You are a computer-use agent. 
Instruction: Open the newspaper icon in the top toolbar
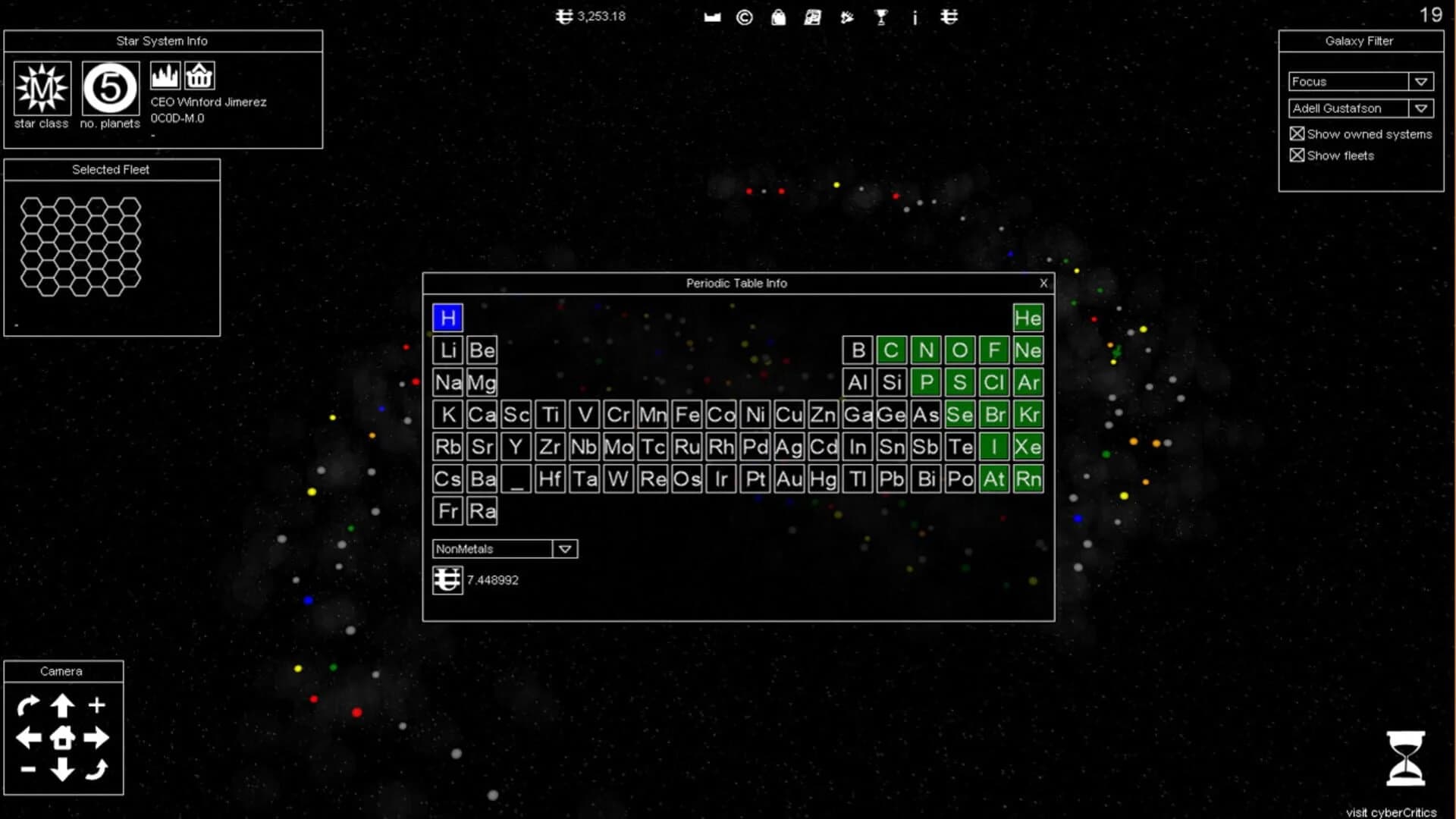point(812,17)
